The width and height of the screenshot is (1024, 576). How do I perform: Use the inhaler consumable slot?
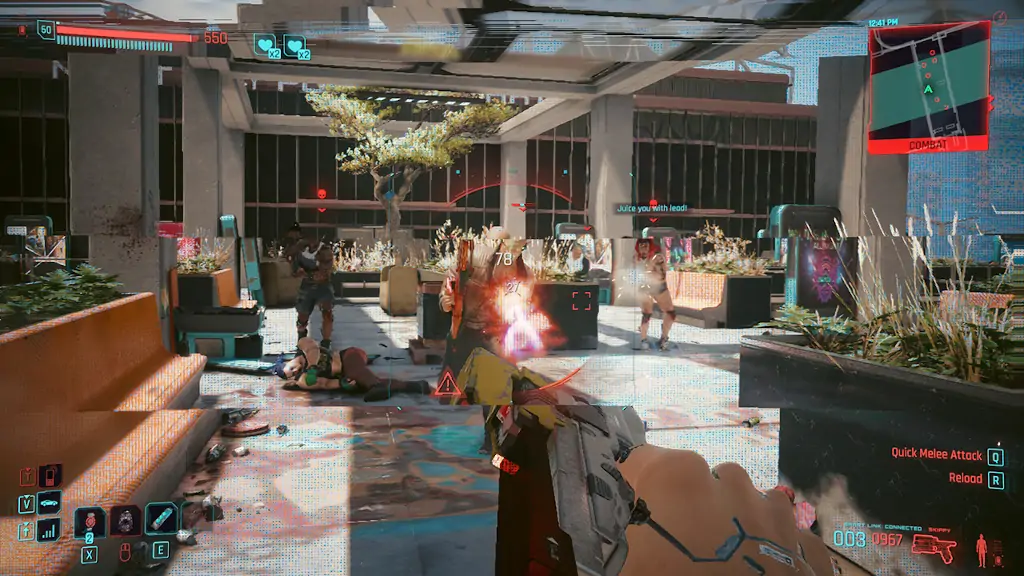point(160,519)
